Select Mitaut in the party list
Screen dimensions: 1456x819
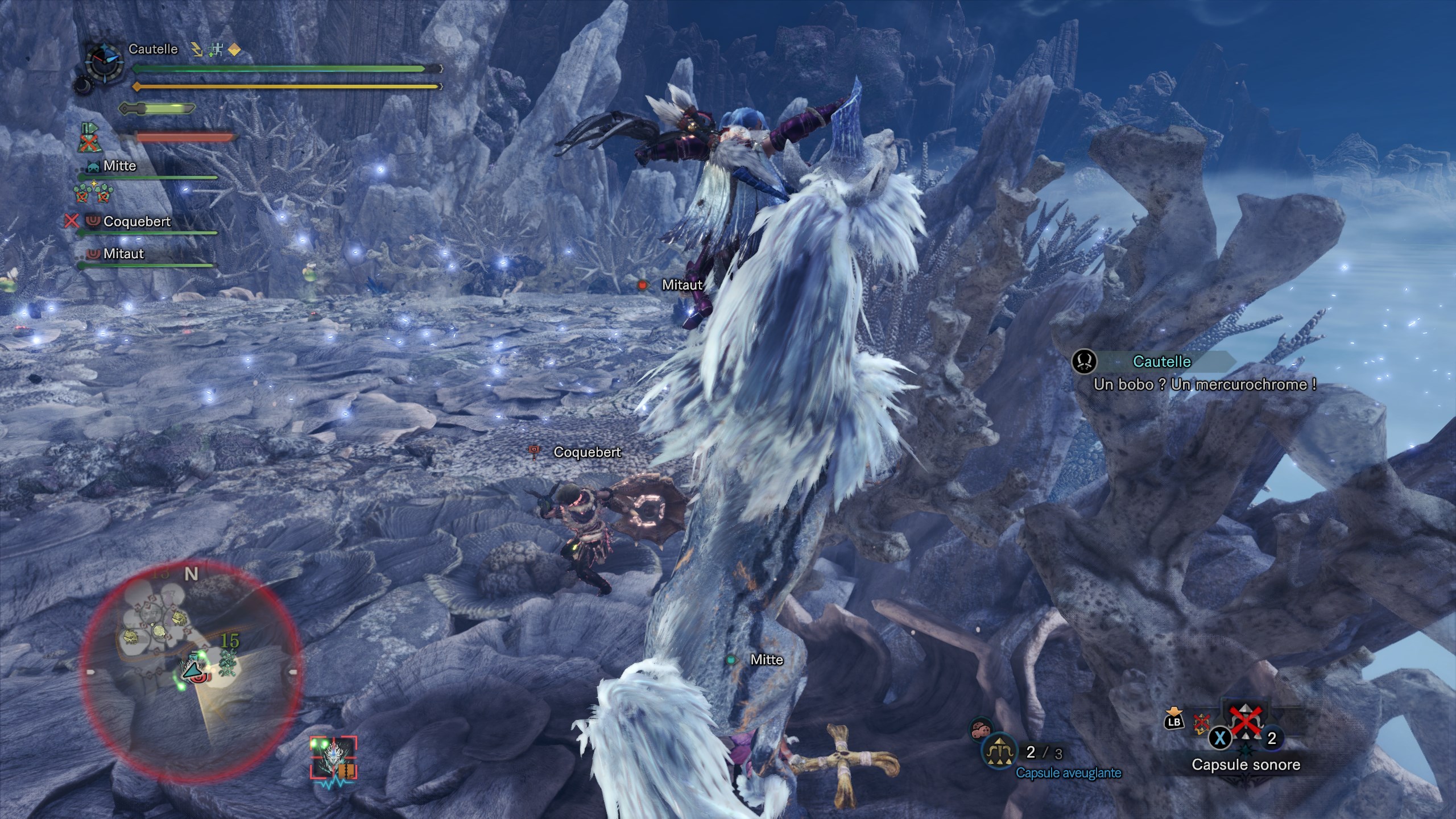pos(123,254)
